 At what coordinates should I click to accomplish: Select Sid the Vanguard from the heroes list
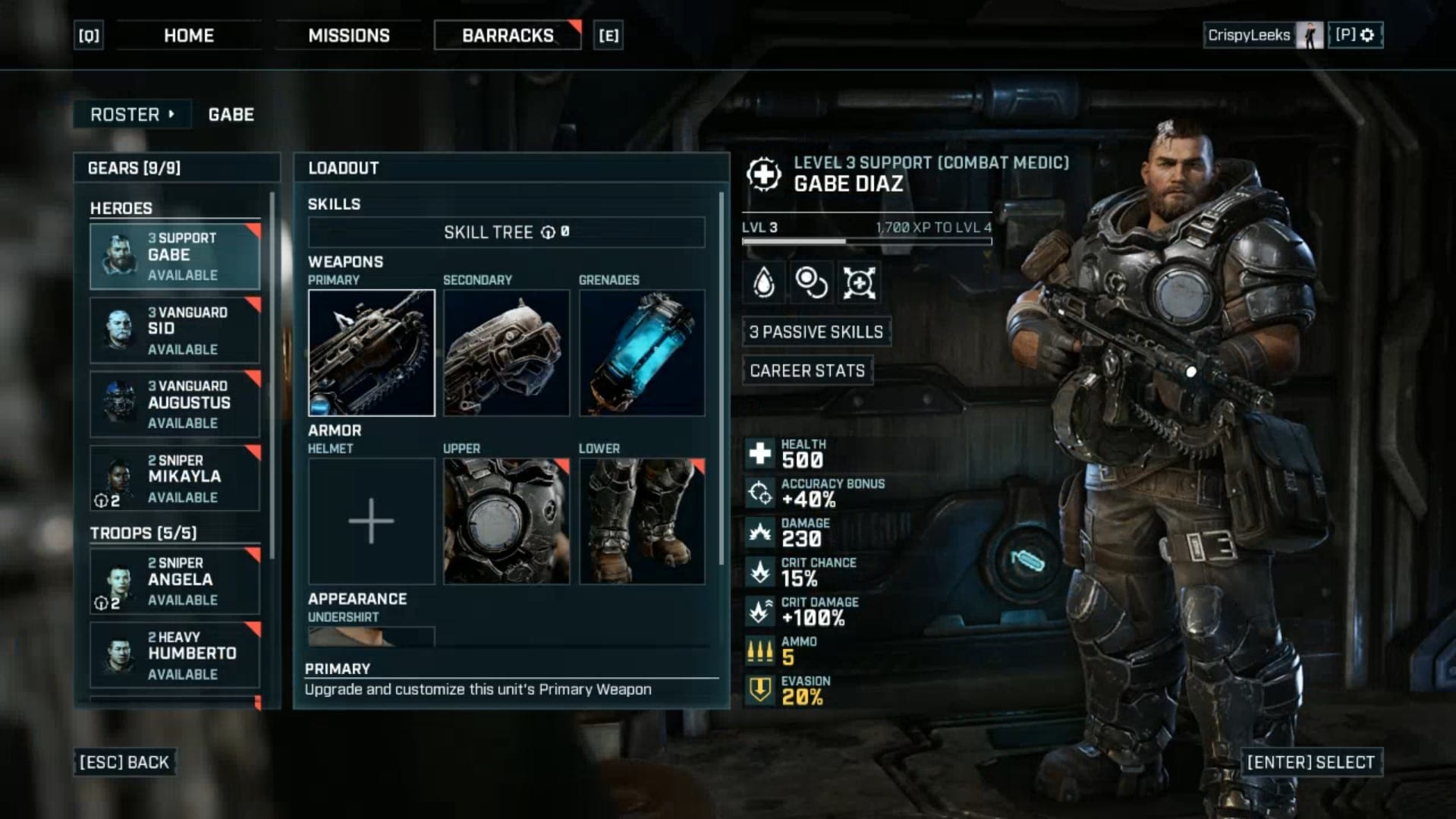175,330
